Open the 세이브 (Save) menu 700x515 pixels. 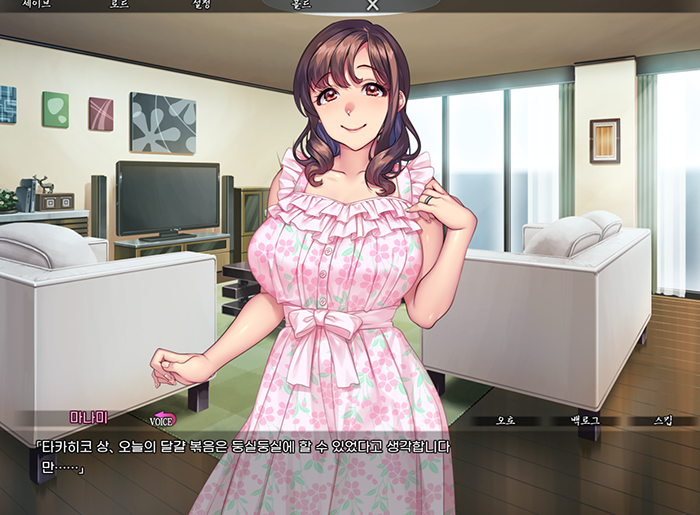coord(37,5)
